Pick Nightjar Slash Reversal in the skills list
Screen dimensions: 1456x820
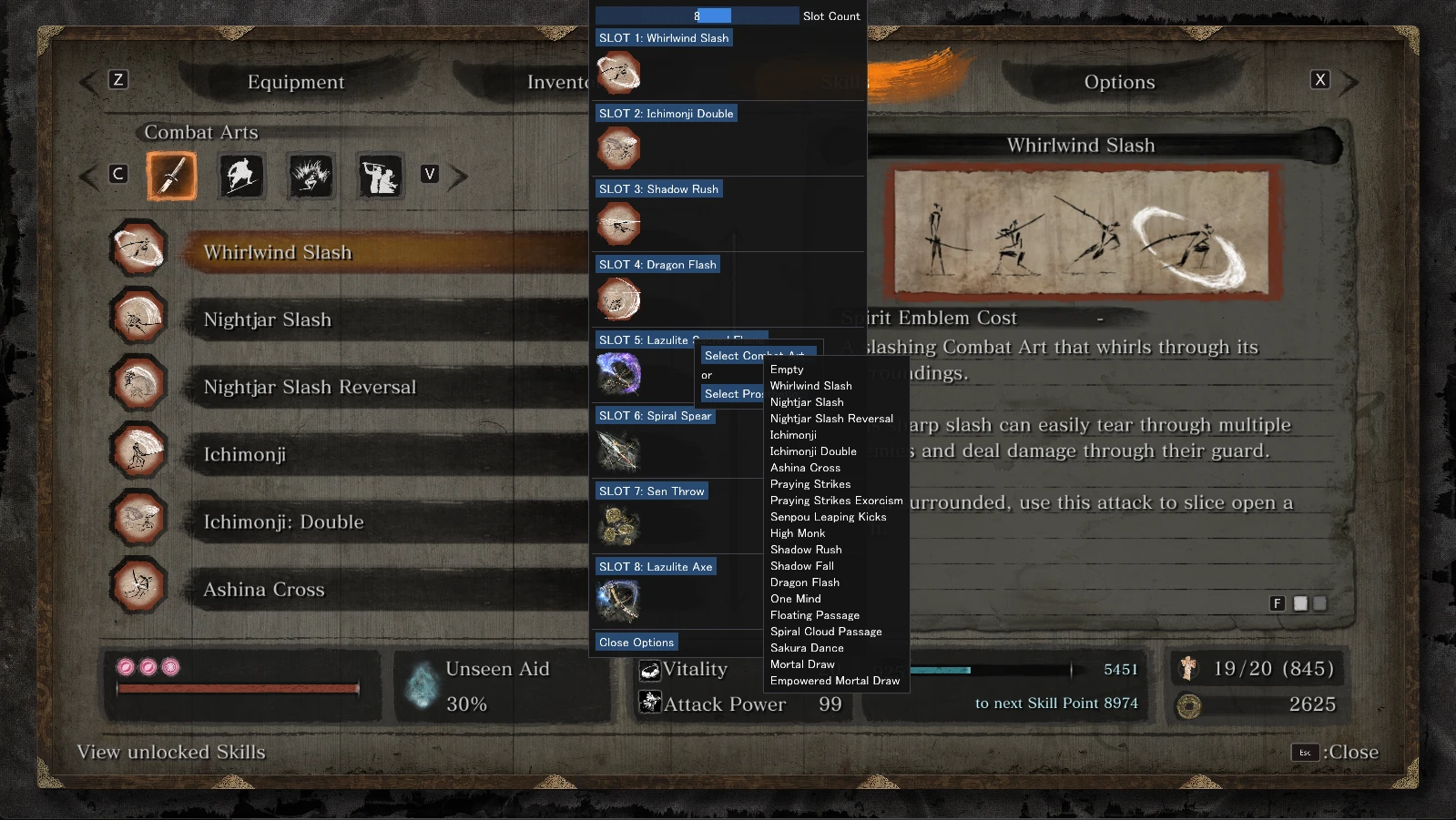(x=310, y=387)
